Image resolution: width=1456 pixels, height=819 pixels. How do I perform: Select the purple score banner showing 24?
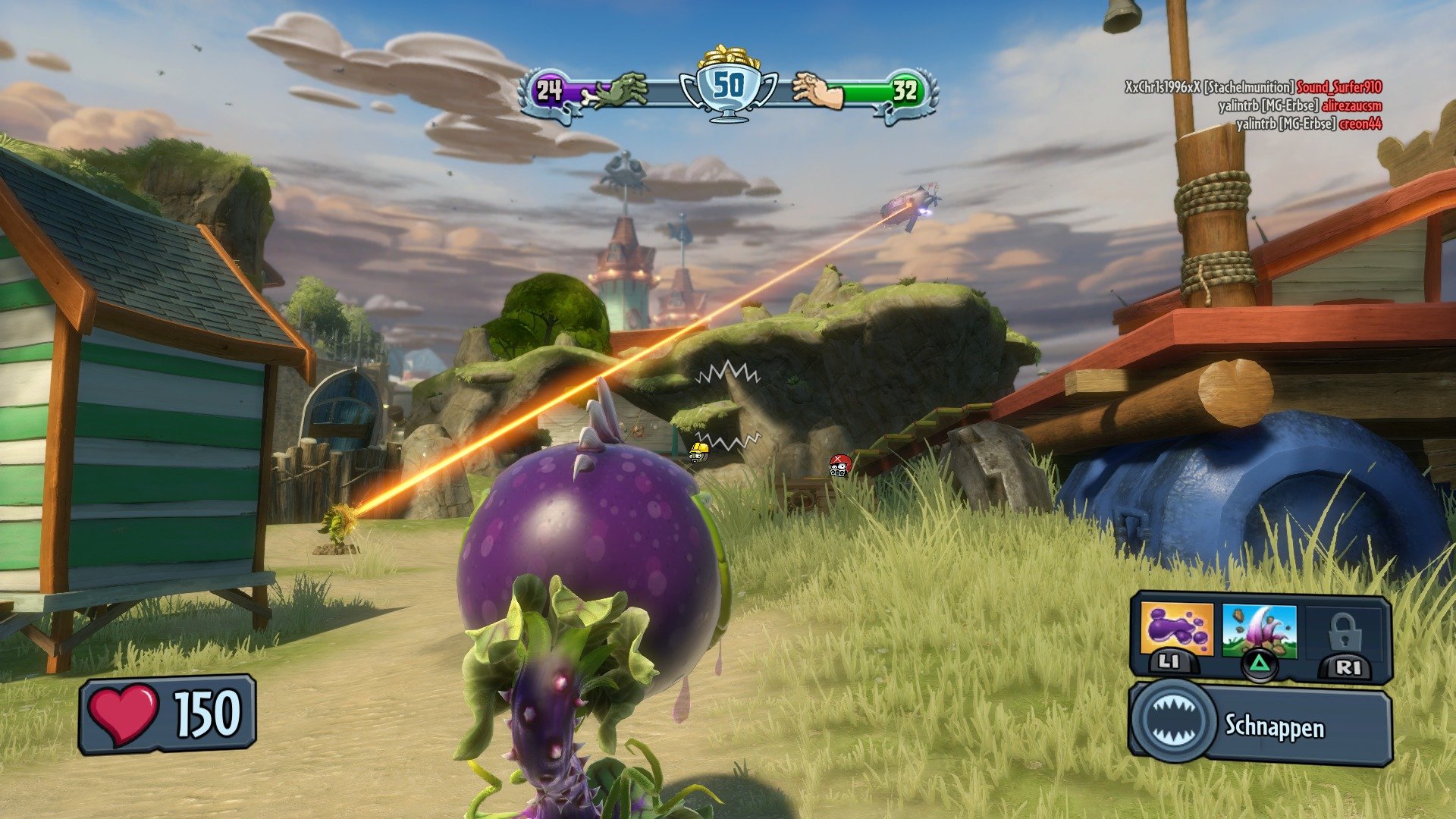548,91
